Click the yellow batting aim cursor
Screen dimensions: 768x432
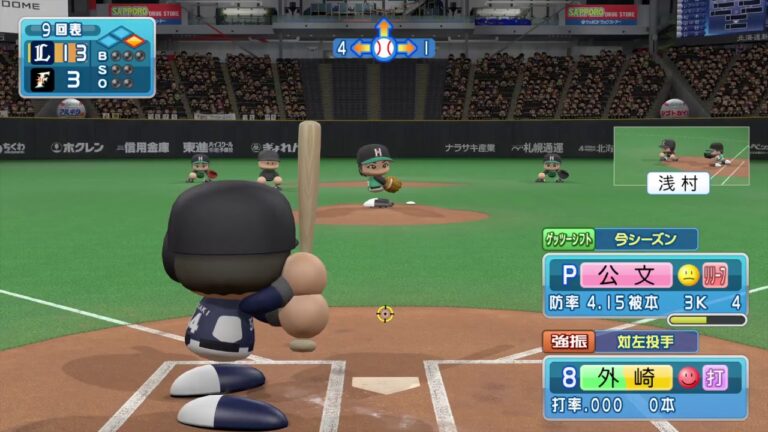pos(385,313)
